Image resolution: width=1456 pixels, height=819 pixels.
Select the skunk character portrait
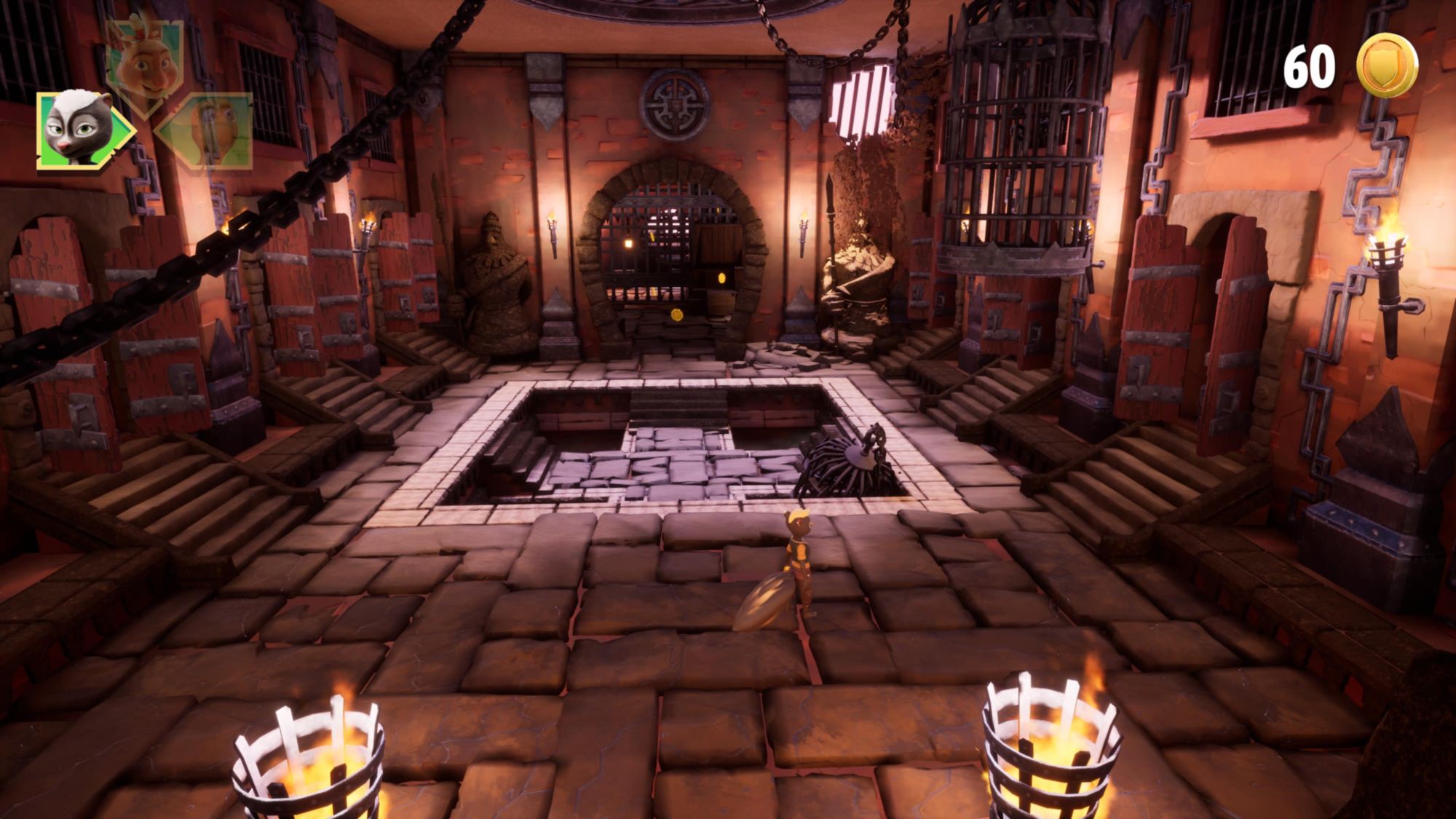pos(79,128)
